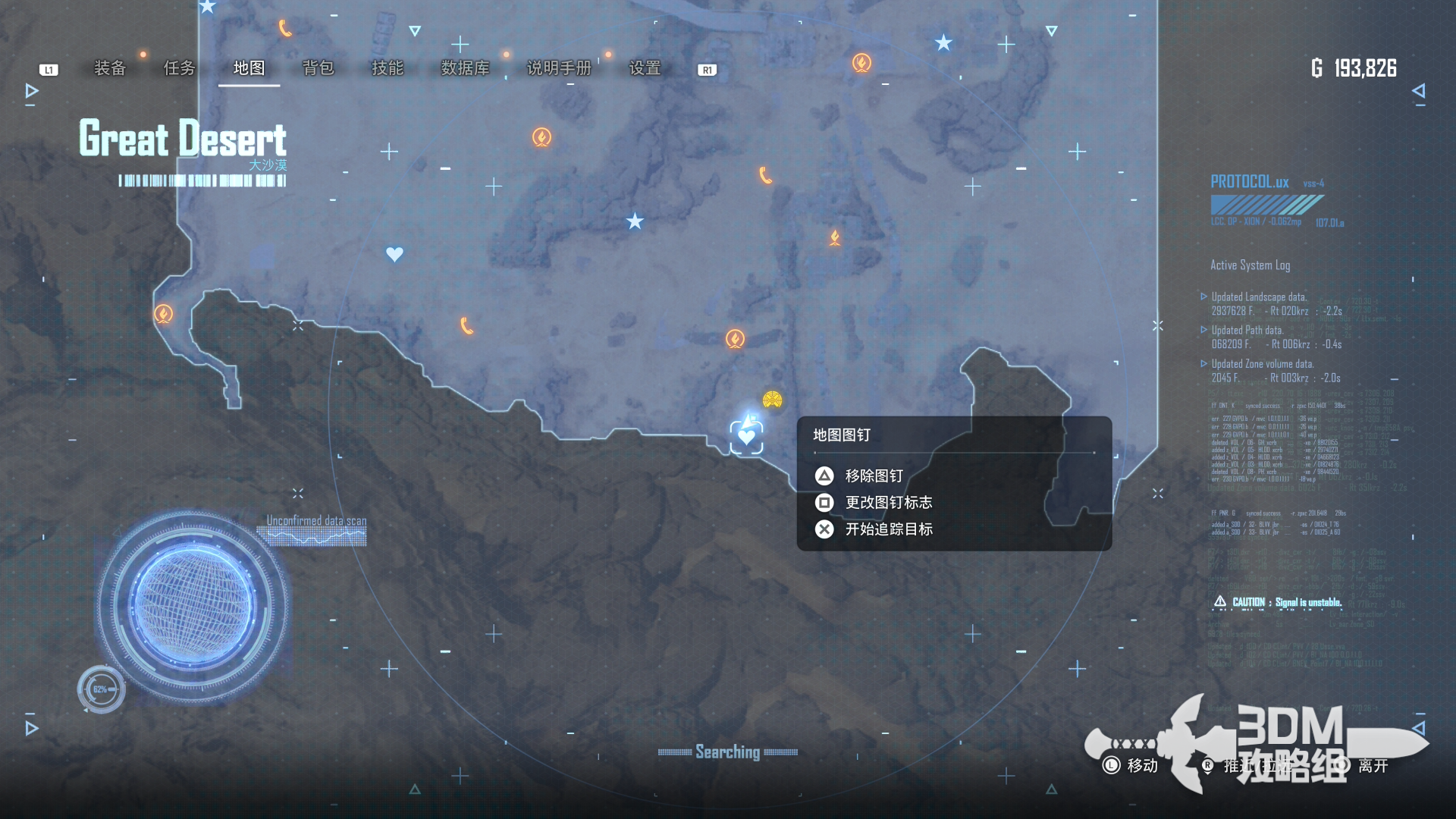
Task: Click the spinning globe scan widget
Action: 191,604
